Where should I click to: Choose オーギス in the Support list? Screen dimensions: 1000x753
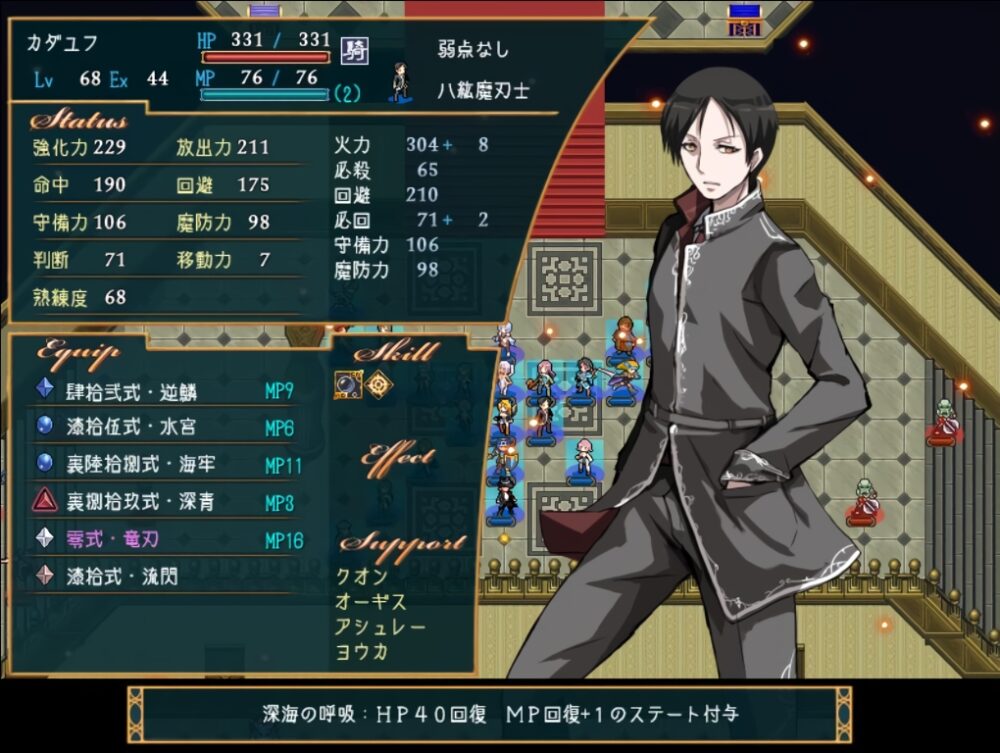click(372, 602)
